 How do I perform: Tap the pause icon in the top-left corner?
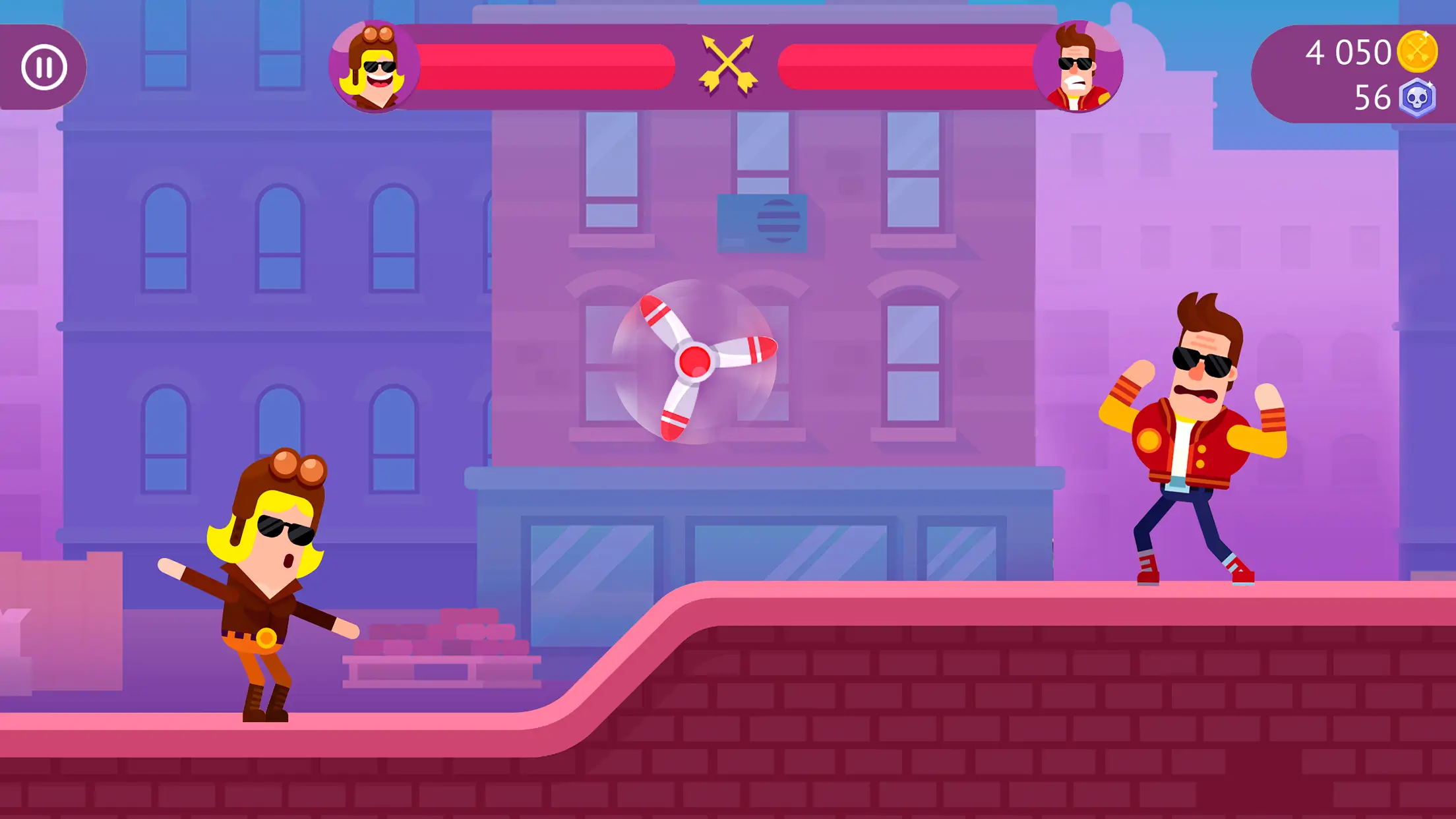[x=45, y=66]
